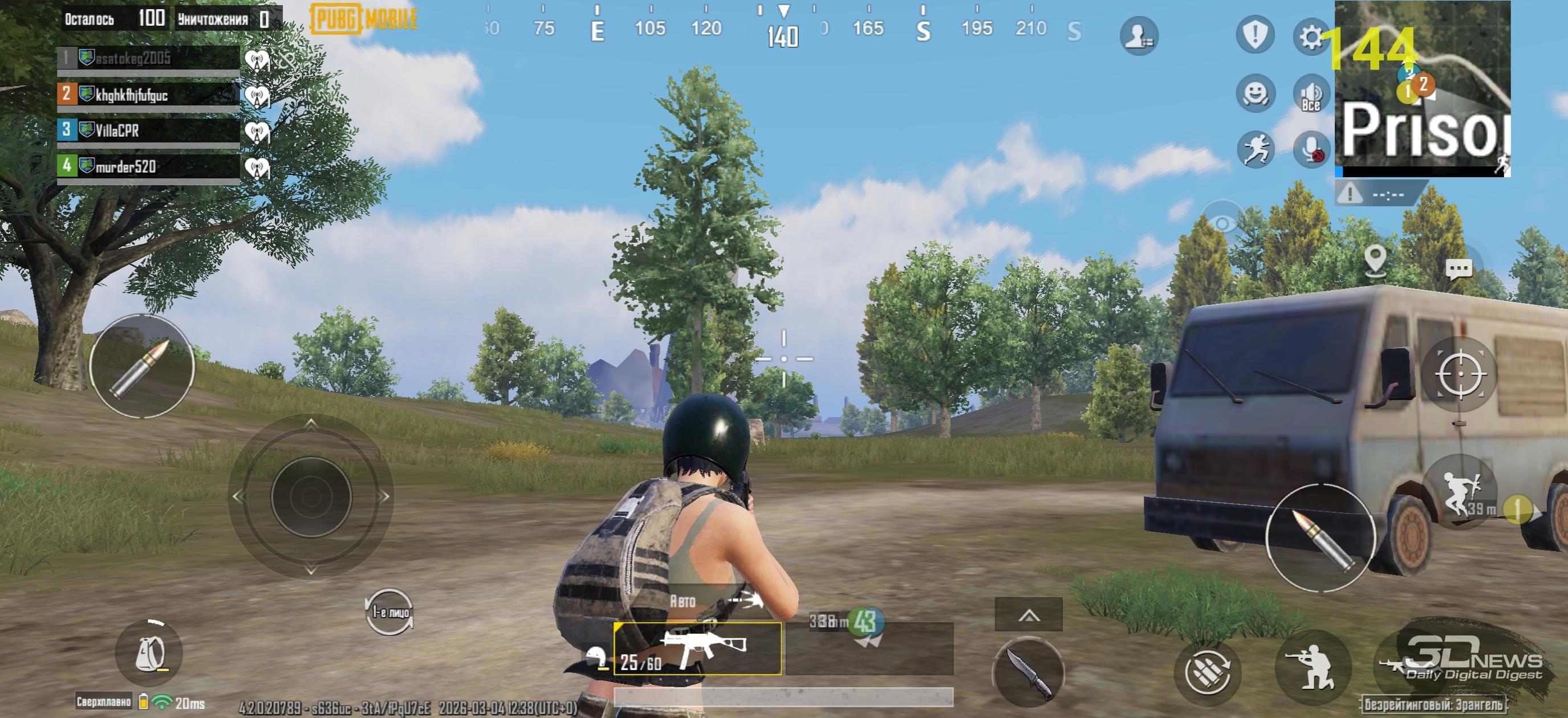Image resolution: width=1568 pixels, height=718 pixels.
Task: Open the emote smiley menu
Action: (1255, 93)
